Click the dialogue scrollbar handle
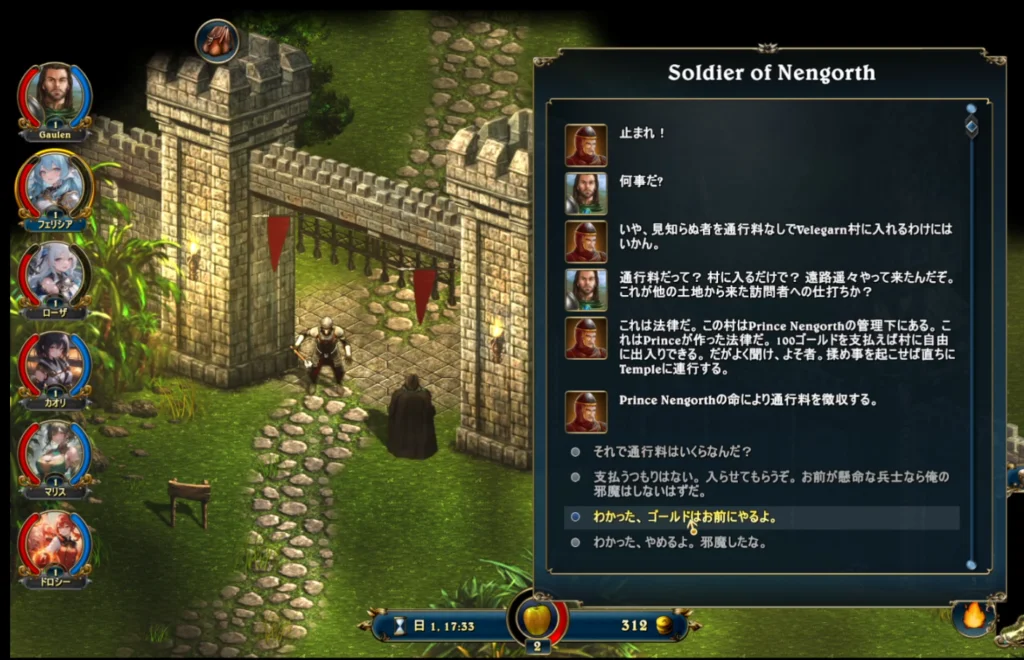This screenshot has height=660, width=1024. coord(971,126)
